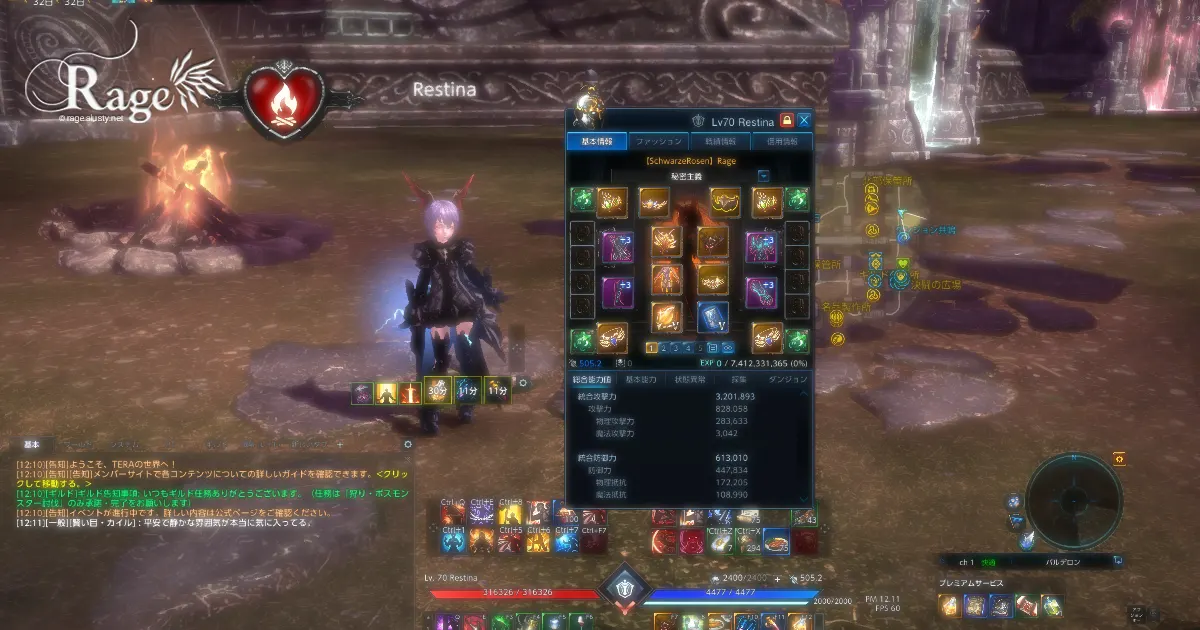The width and height of the screenshot is (1200, 630).
Task: Open the ダンジョン stats tab
Action: (787, 380)
